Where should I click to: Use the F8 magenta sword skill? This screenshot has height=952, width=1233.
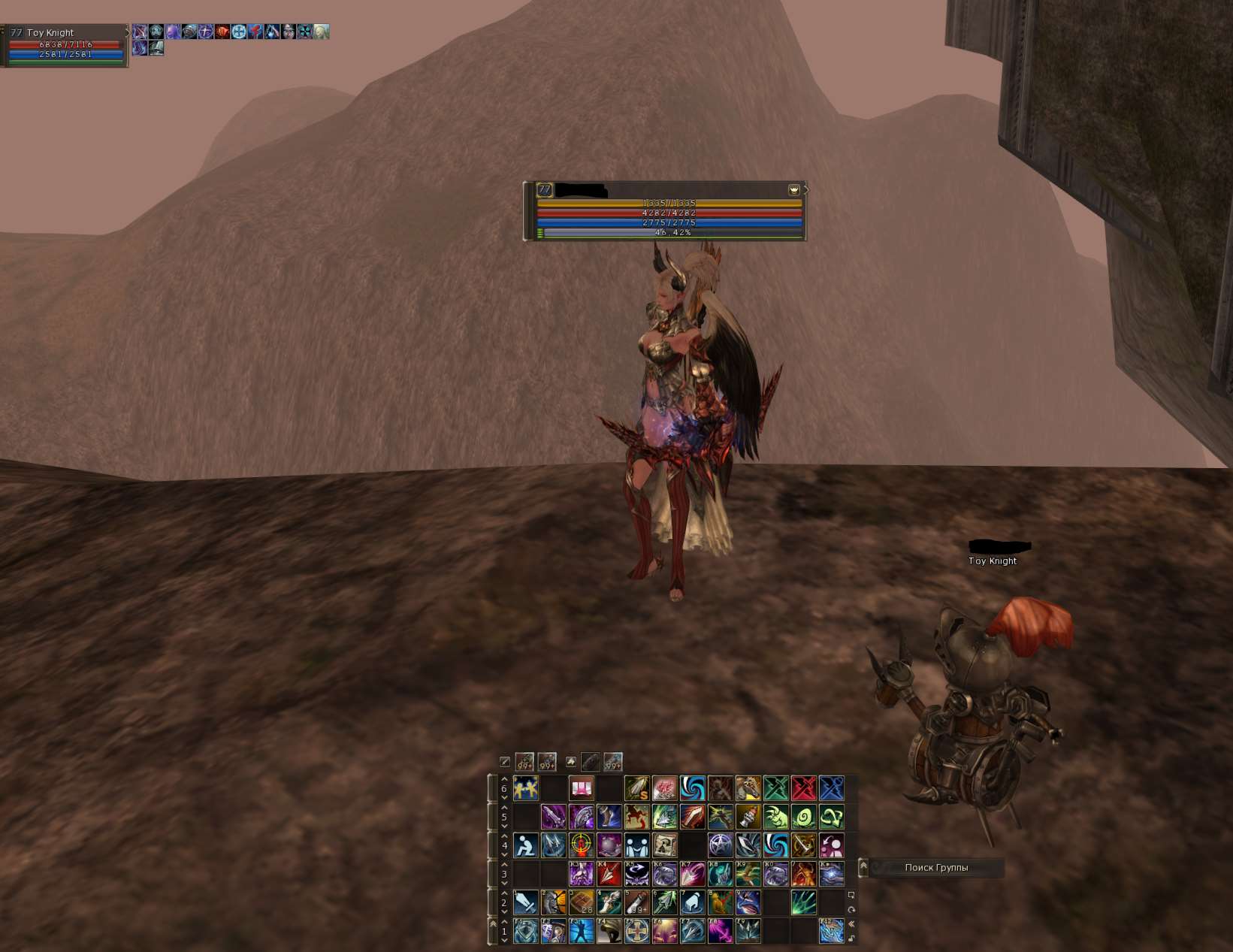pos(720,931)
